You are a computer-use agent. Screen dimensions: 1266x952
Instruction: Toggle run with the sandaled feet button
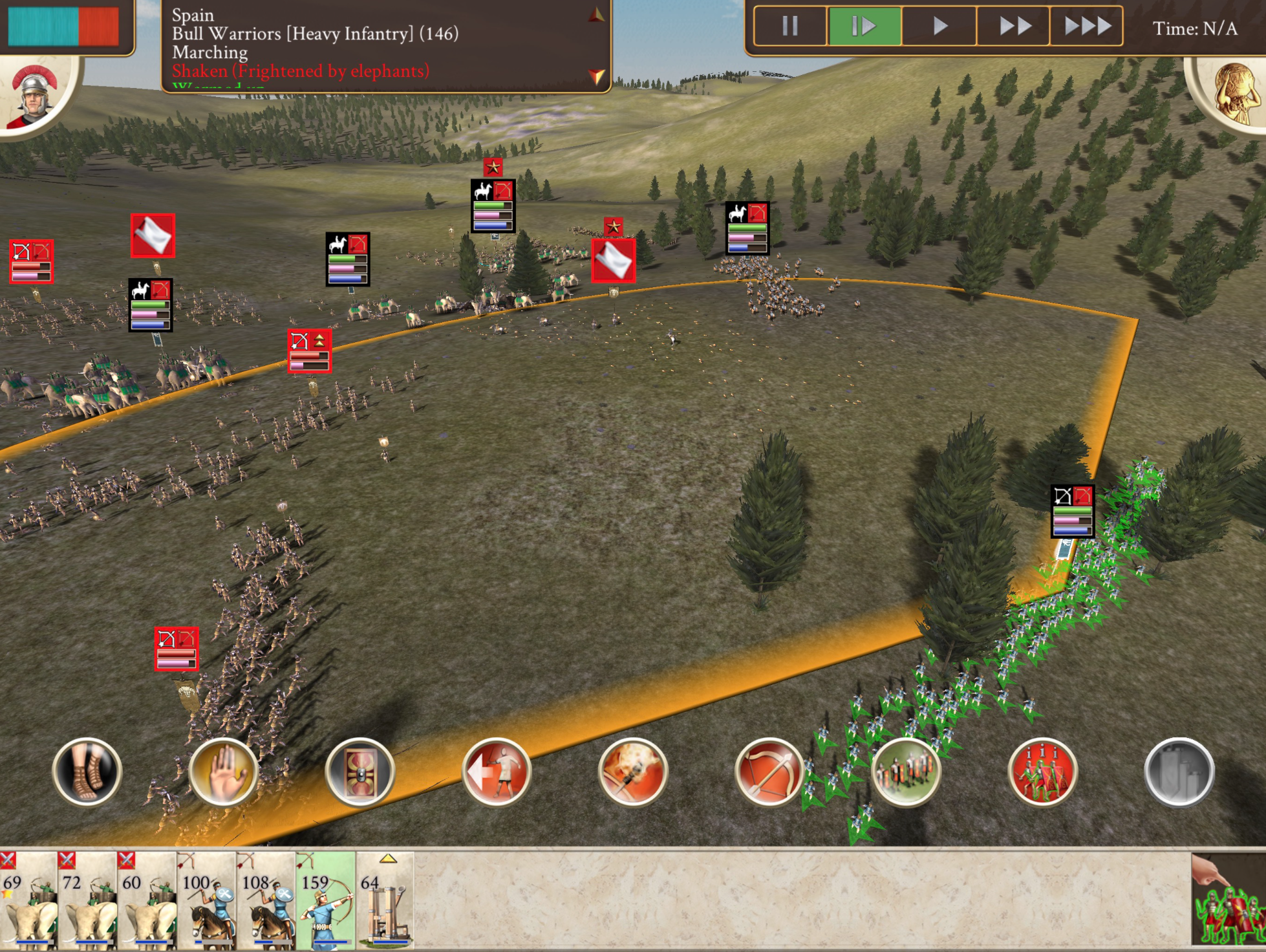point(87,772)
